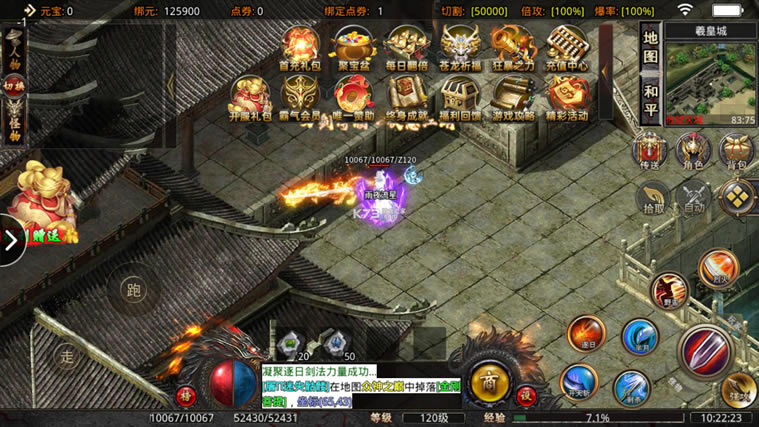This screenshot has height=427, width=759.
Task: Open the 商 shop button
Action: pyautogui.click(x=489, y=381)
